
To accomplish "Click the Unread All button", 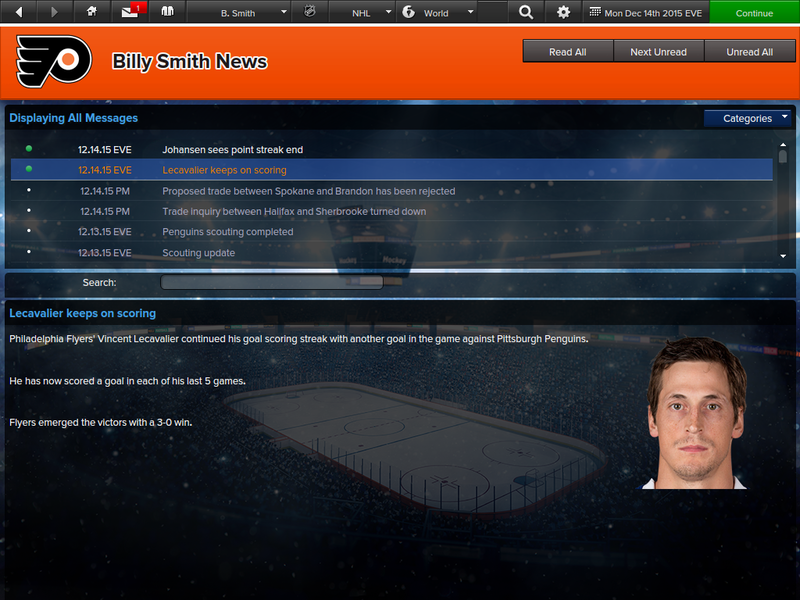I will tap(749, 52).
